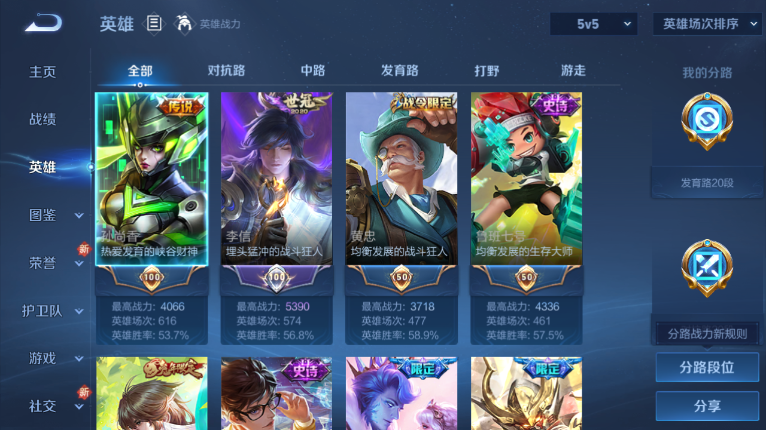Open the 护卫队 sidebar entry

click(x=42, y=311)
